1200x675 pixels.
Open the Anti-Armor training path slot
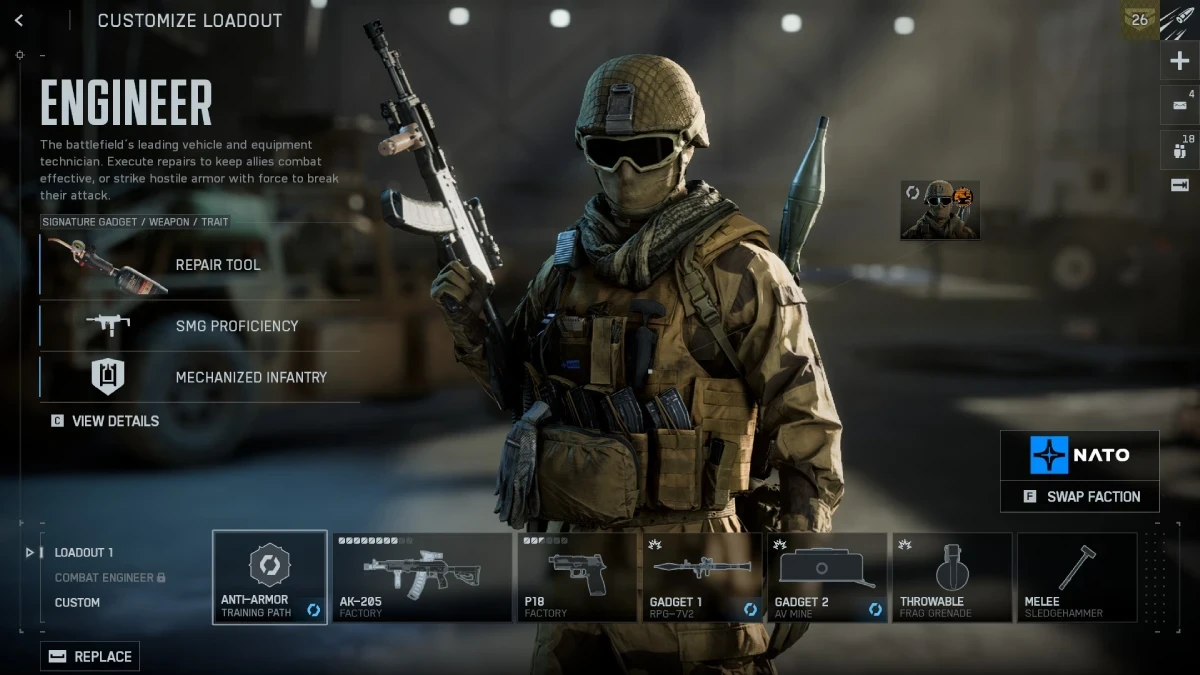pos(270,576)
